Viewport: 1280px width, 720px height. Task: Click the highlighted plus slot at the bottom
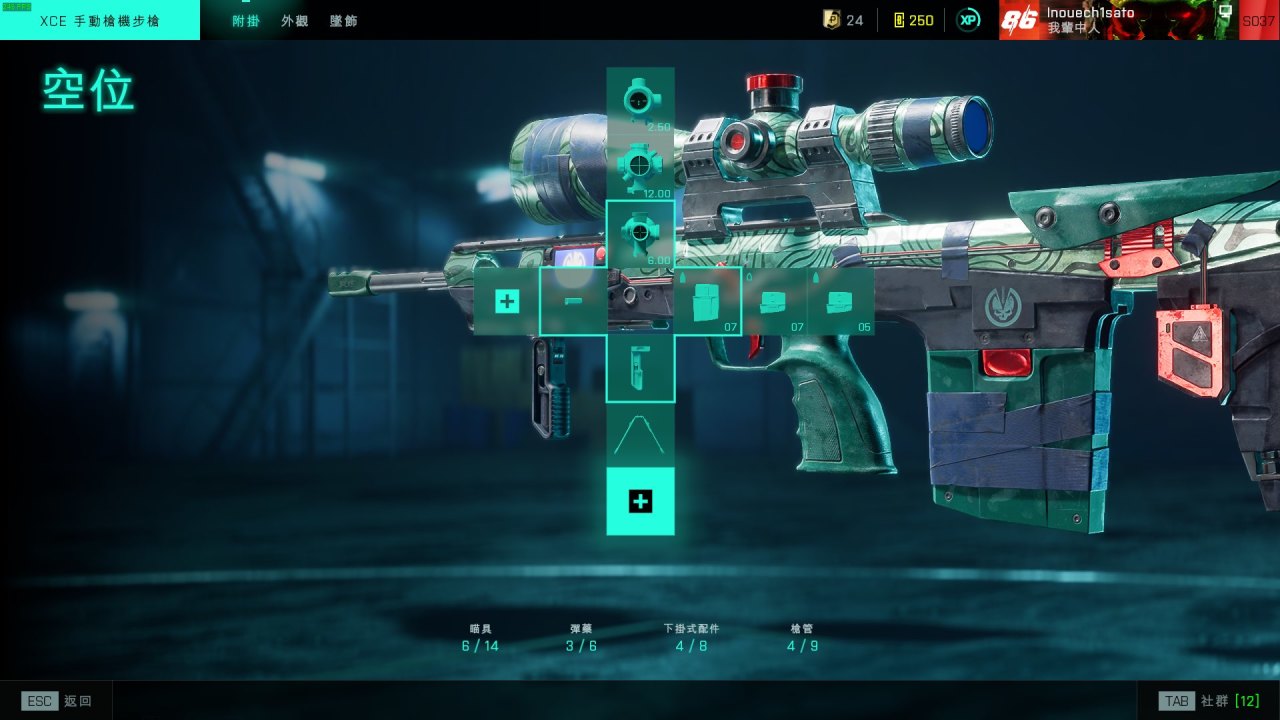coord(640,502)
